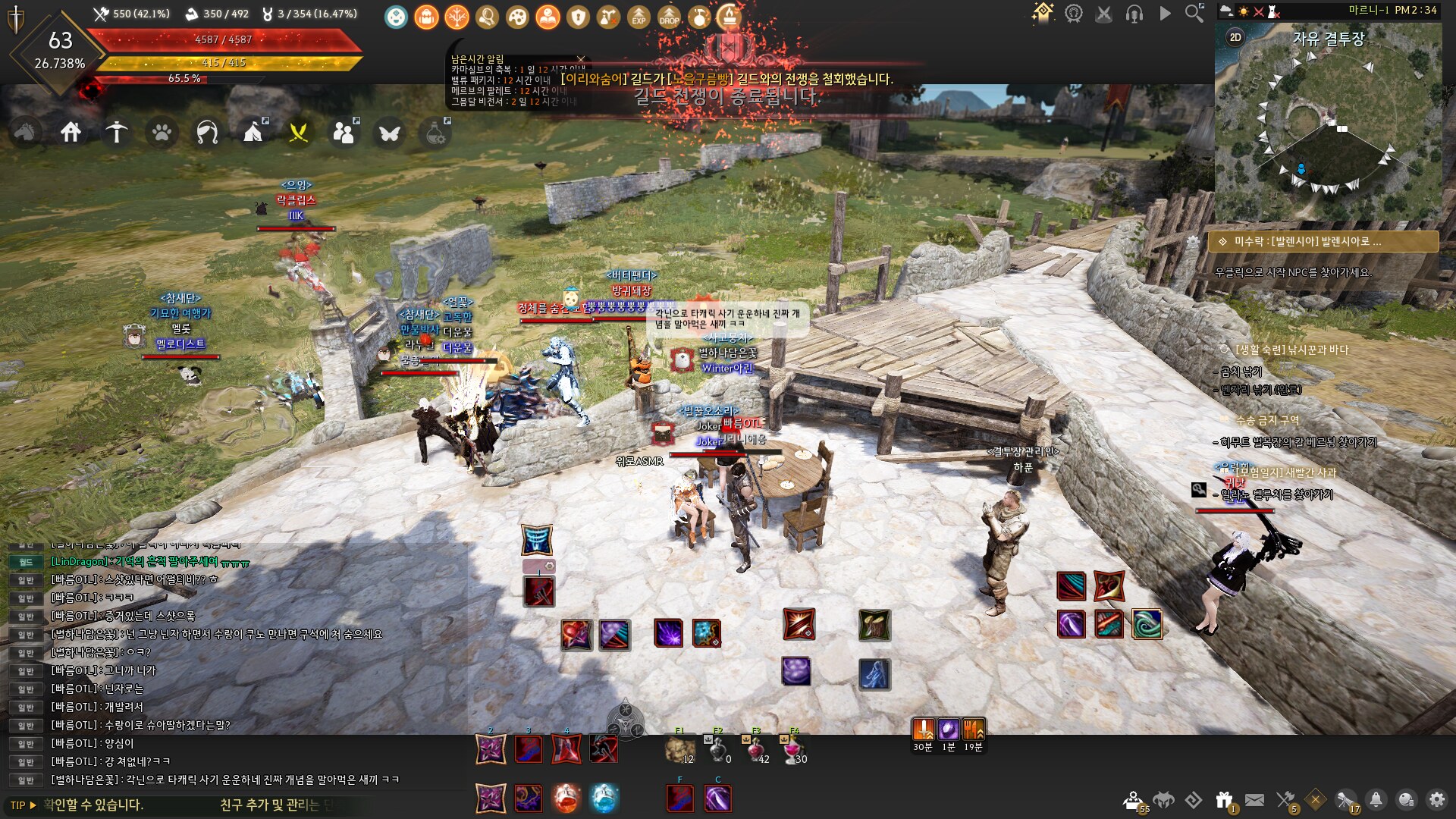Open the mail envelope icon
1456x819 pixels.
pos(1255,800)
